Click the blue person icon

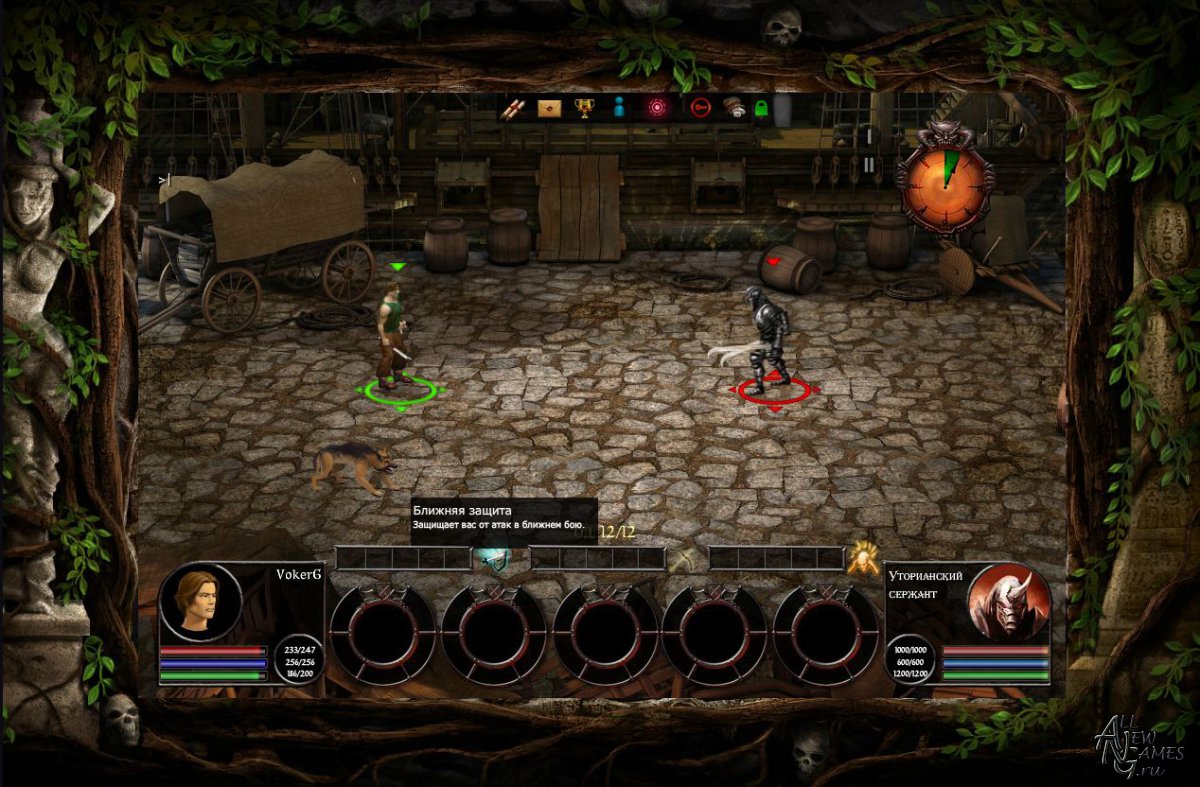click(x=618, y=108)
